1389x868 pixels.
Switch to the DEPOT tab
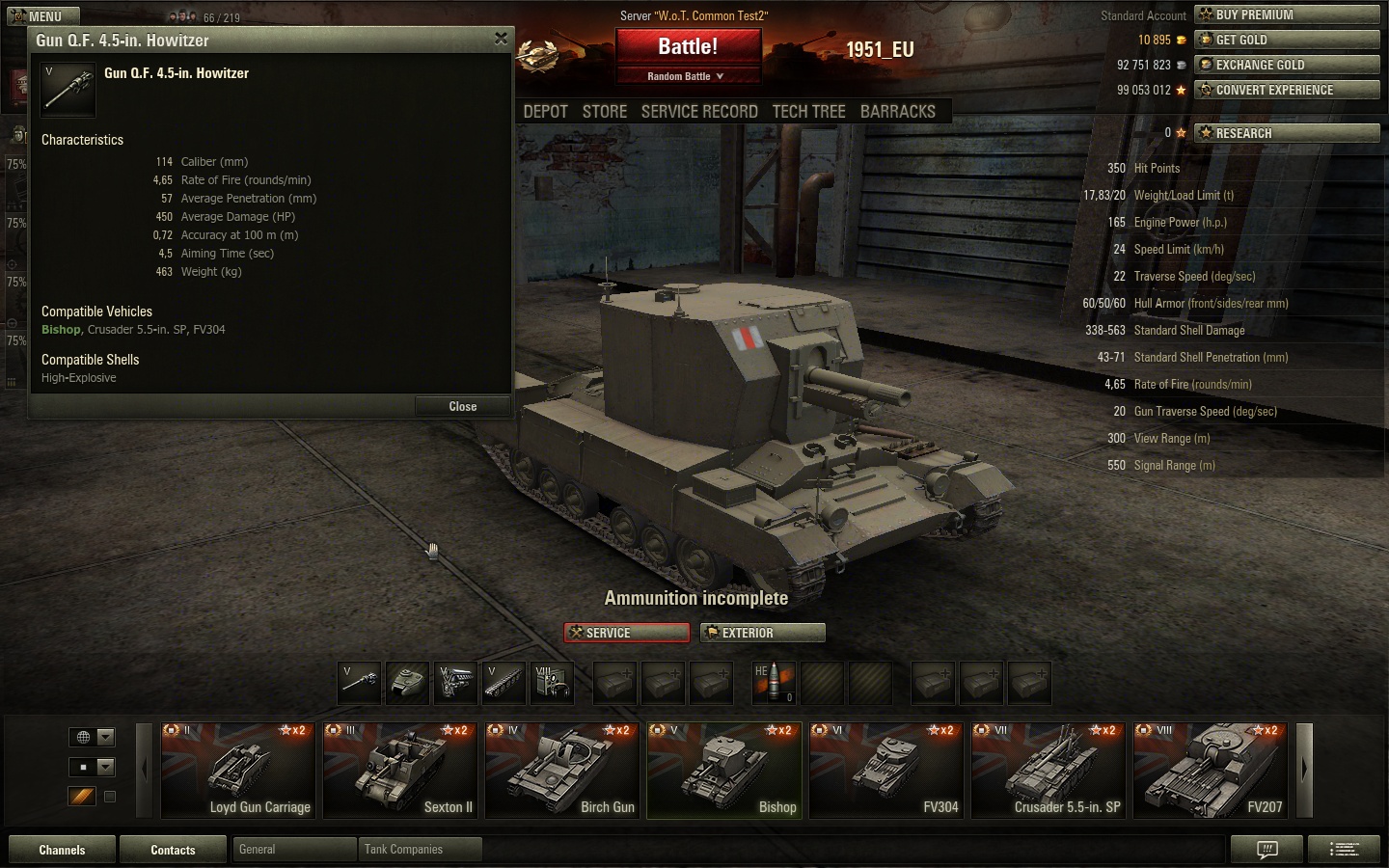545,112
